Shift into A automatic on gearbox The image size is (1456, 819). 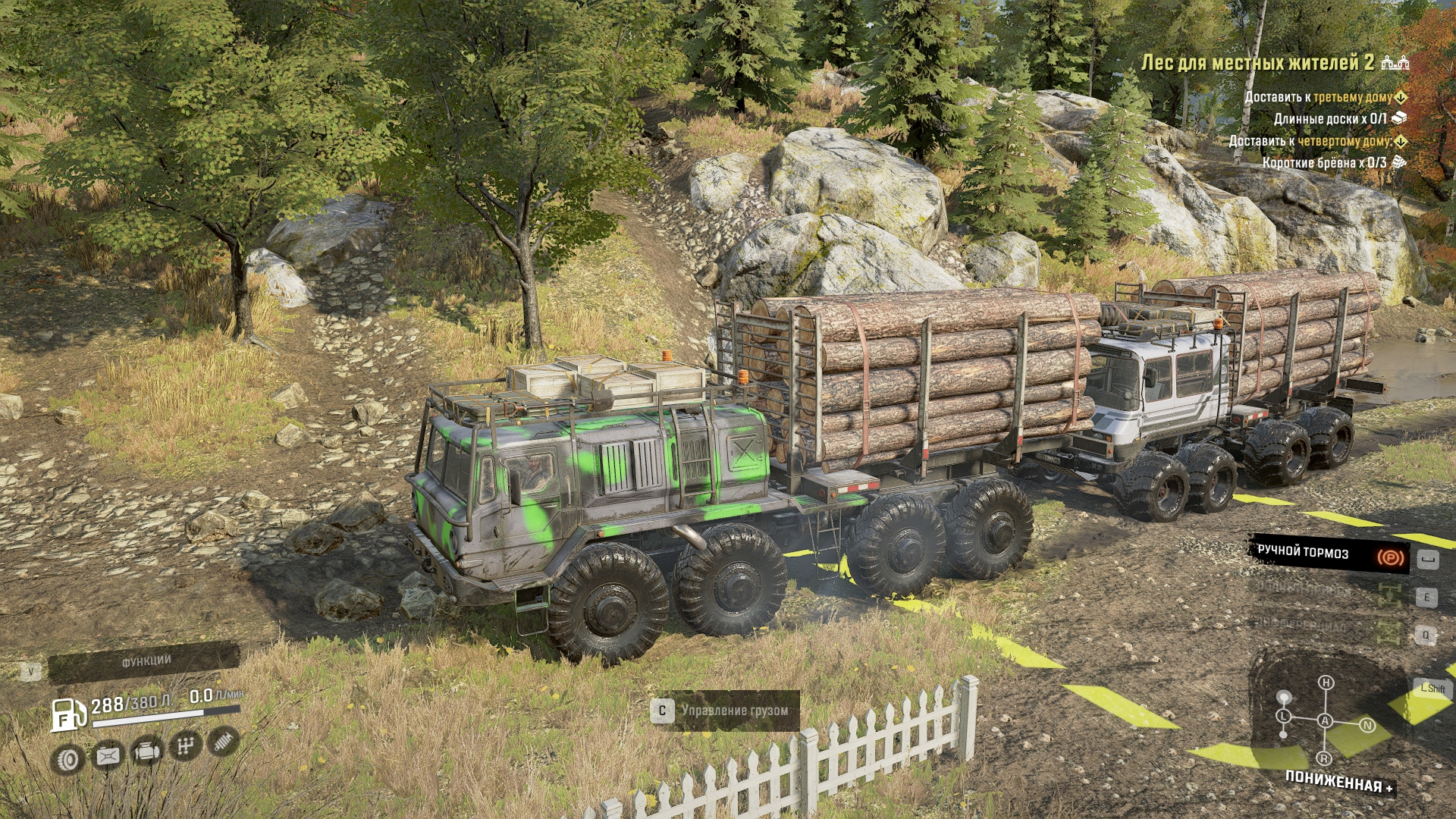coord(1325,720)
